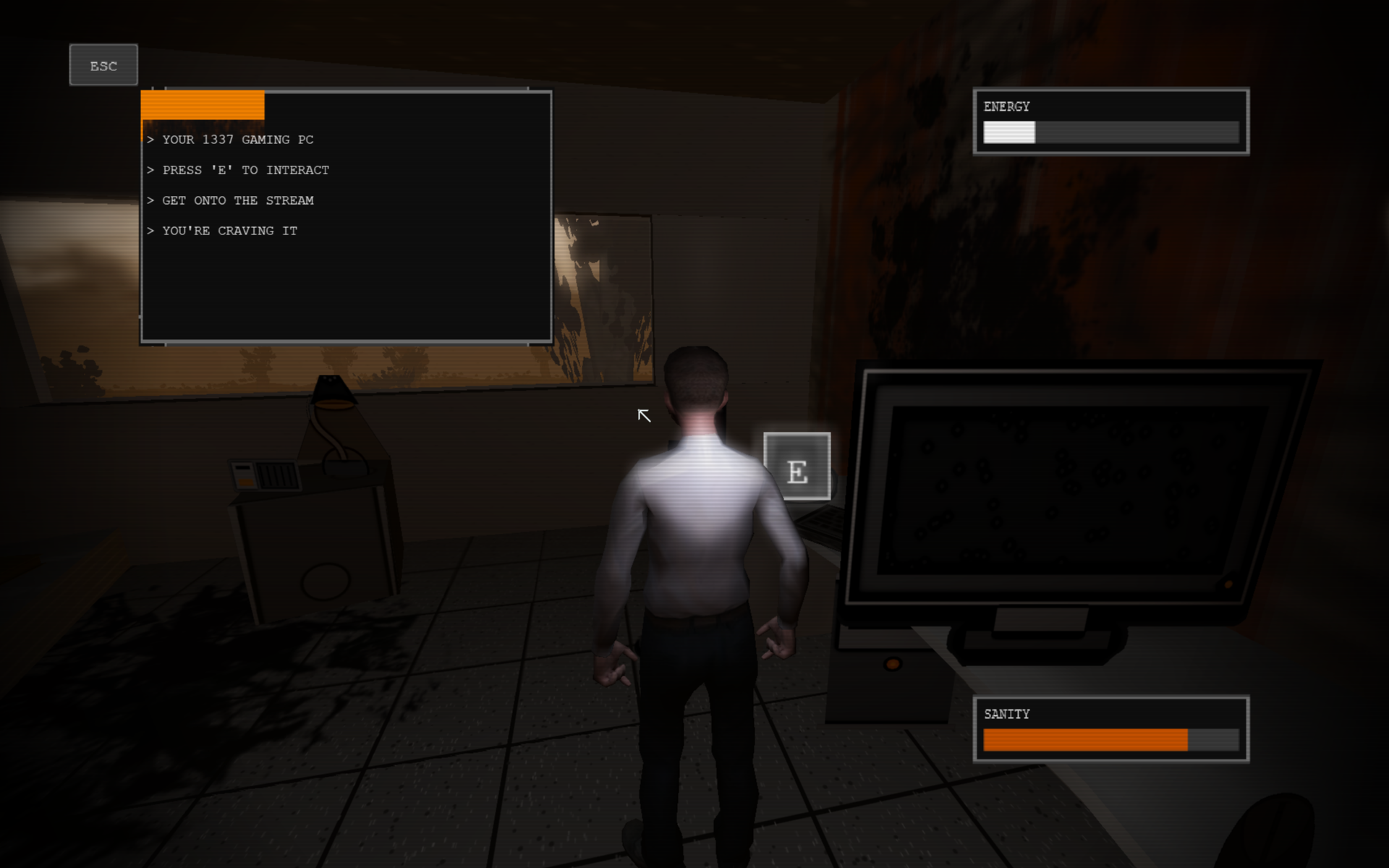Viewport: 1389px width, 868px height.
Task: Click 'YOU'RE CRAVING IT' in the dialogue box
Action: click(x=223, y=231)
